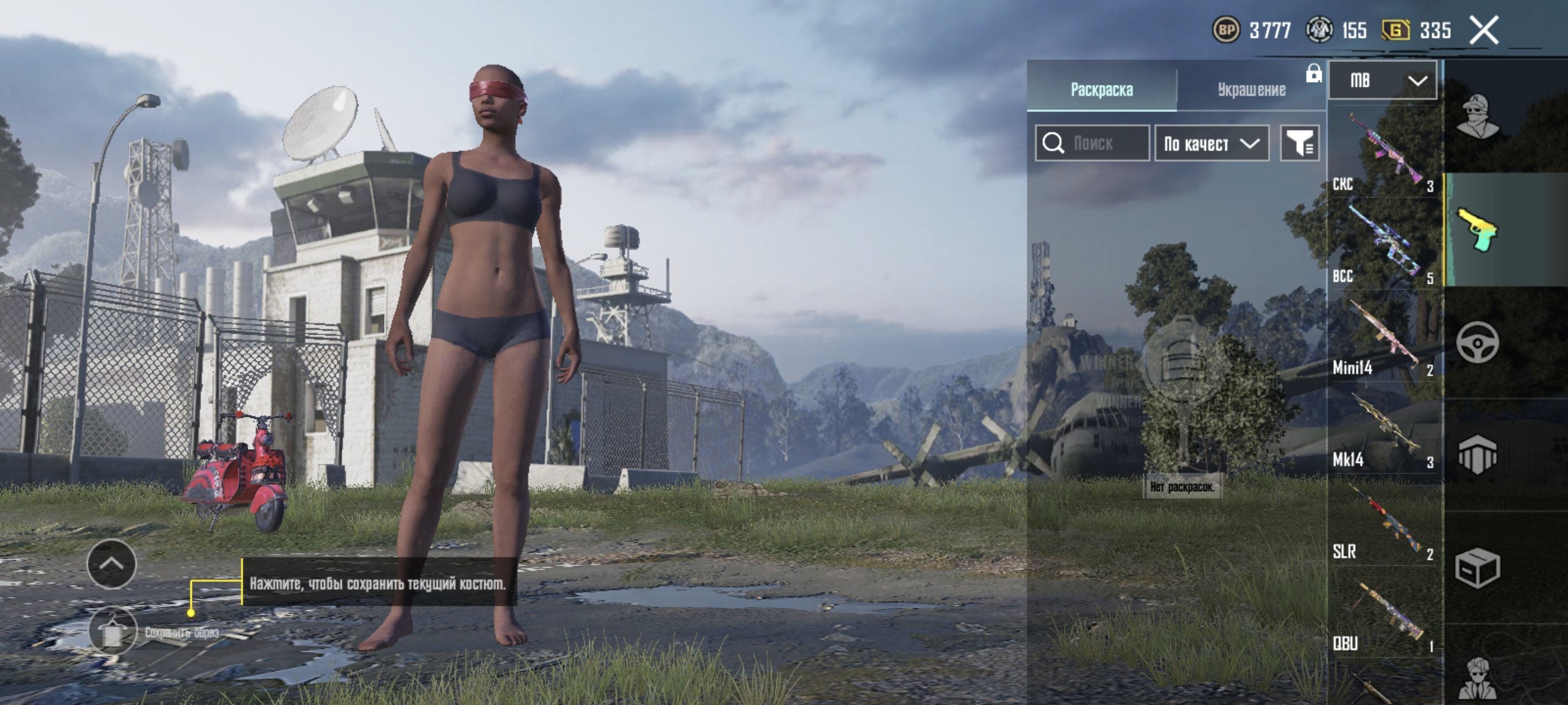Select the SLR weapon entry
This screenshot has width=1568, height=705.
tap(1383, 520)
